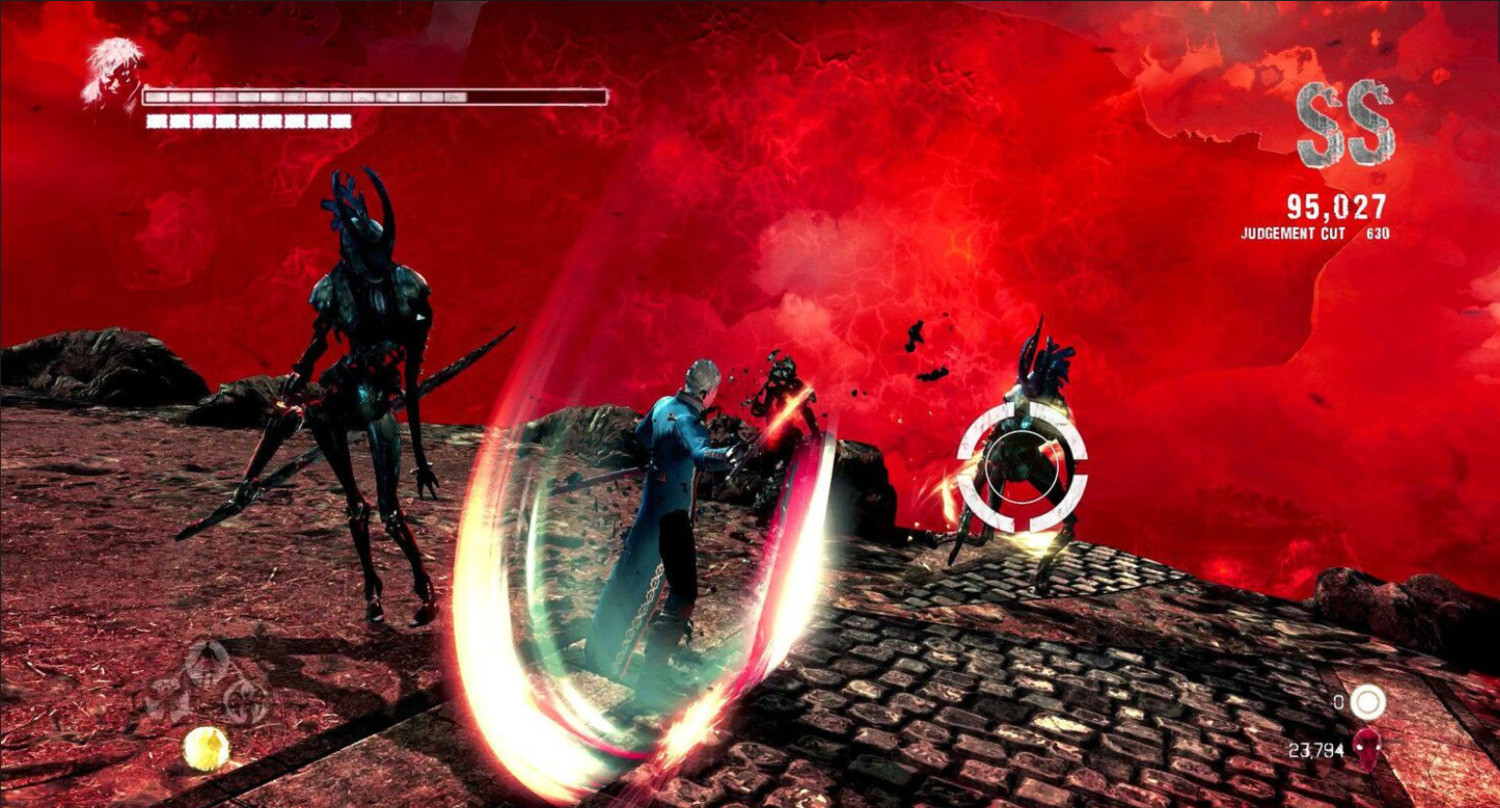Select the glowing gold orb item
The width and height of the screenshot is (1500, 808).
coord(206,748)
